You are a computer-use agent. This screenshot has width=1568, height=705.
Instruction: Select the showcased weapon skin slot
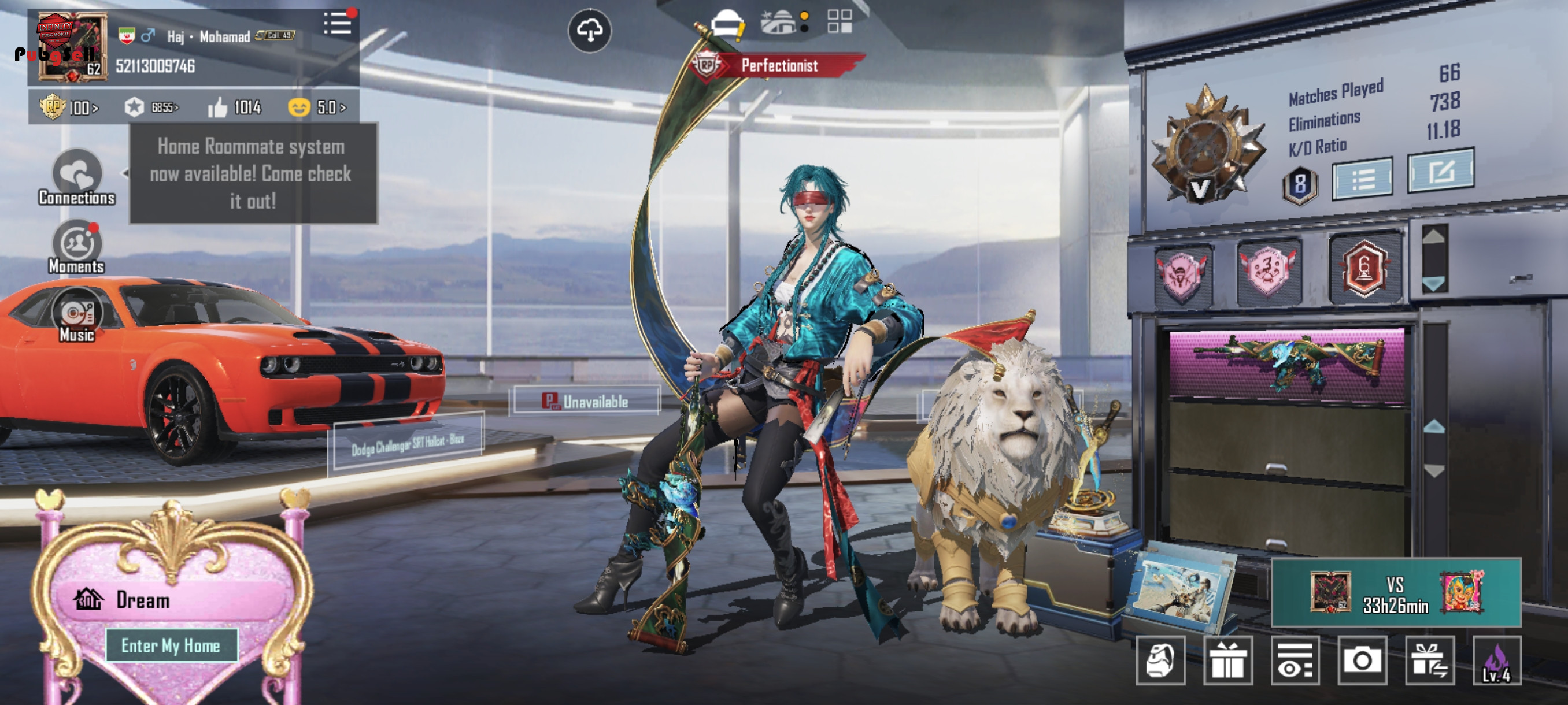(x=1287, y=363)
